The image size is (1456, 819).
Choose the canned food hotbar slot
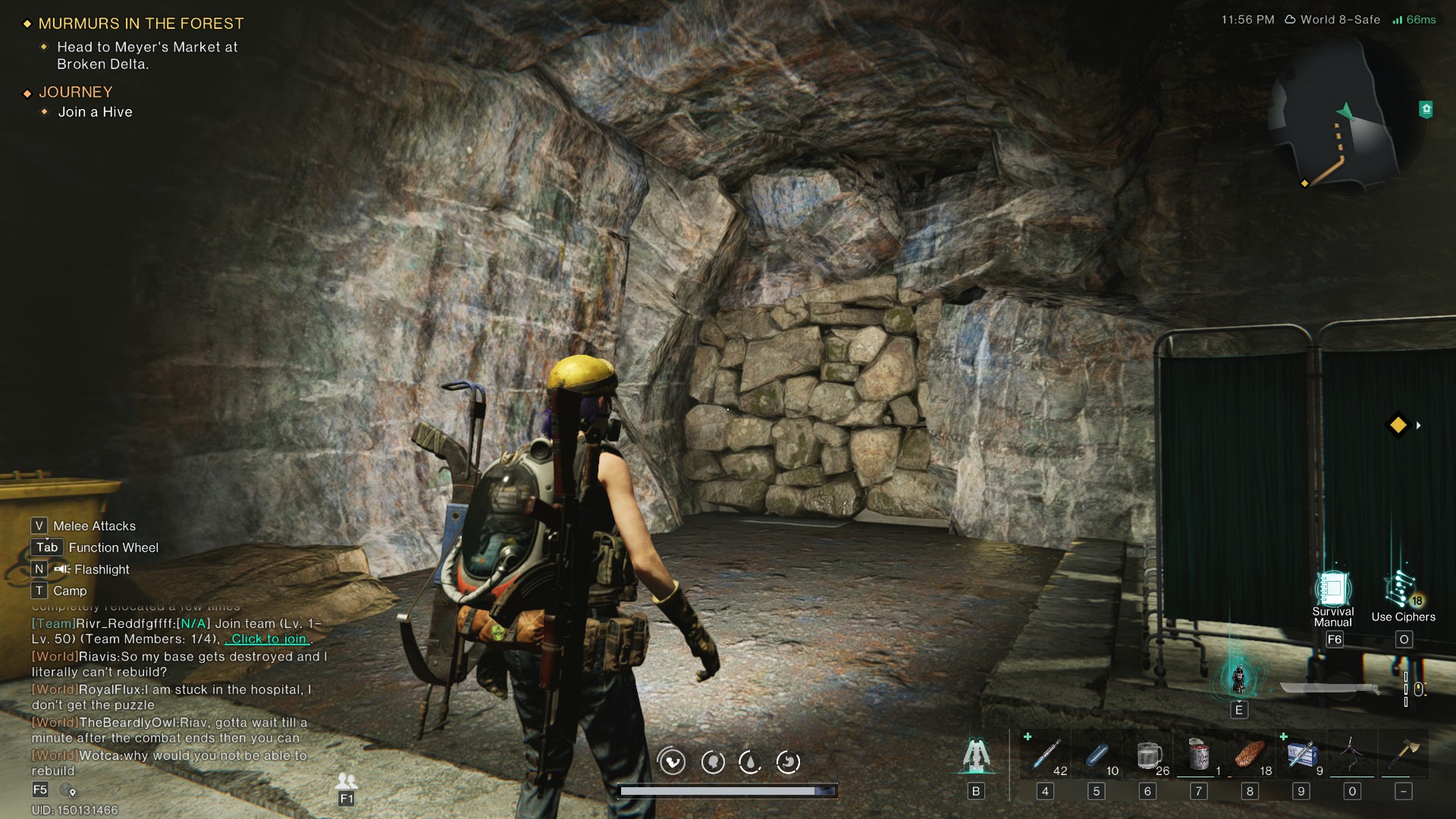1199,755
